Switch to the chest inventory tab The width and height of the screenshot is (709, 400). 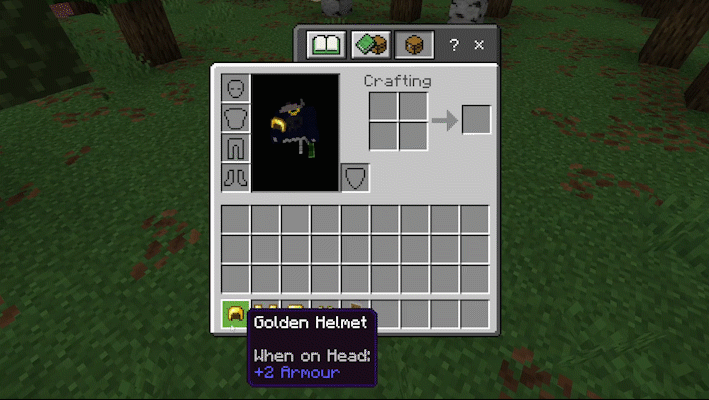click(412, 45)
